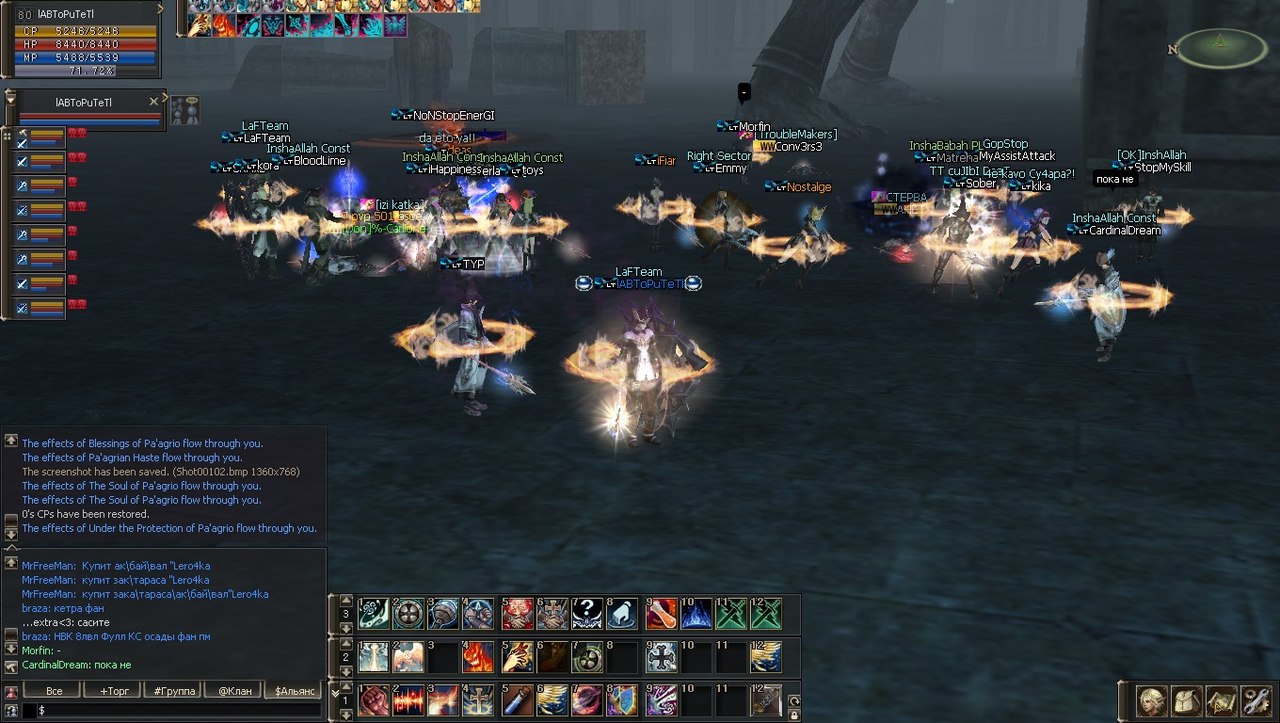Click the compass minimap
This screenshot has height=723, width=1280.
[1220, 47]
